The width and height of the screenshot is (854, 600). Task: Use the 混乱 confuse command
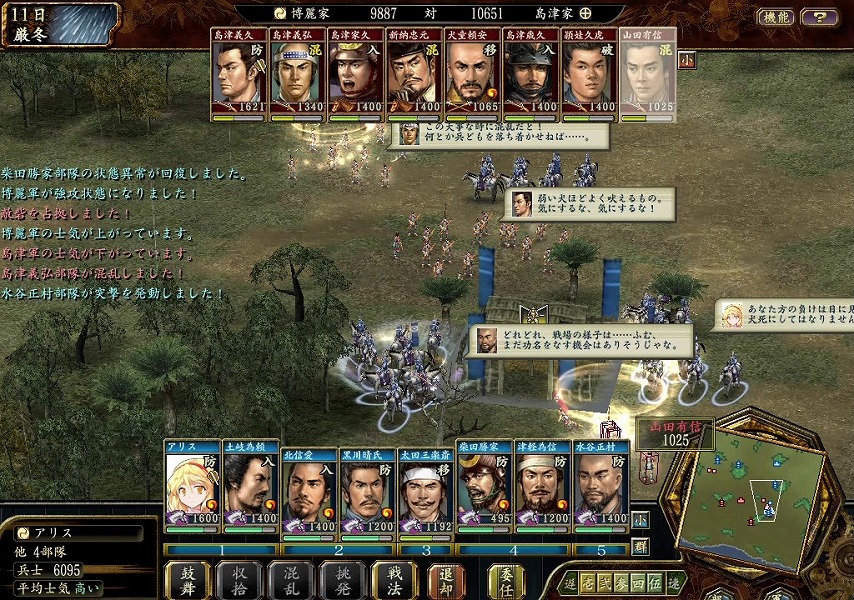[291, 580]
